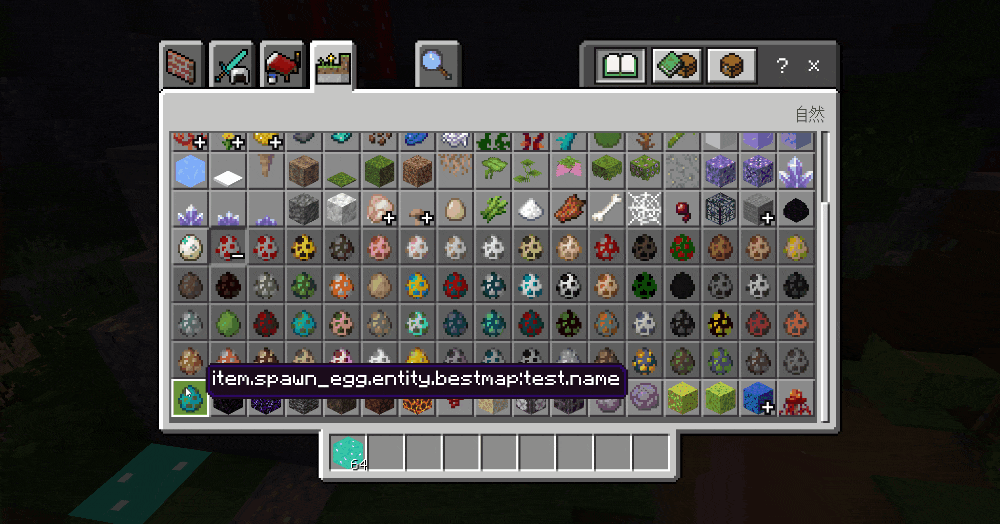The image size is (1000, 524).
Task: Open the question mark help button
Action: point(782,66)
